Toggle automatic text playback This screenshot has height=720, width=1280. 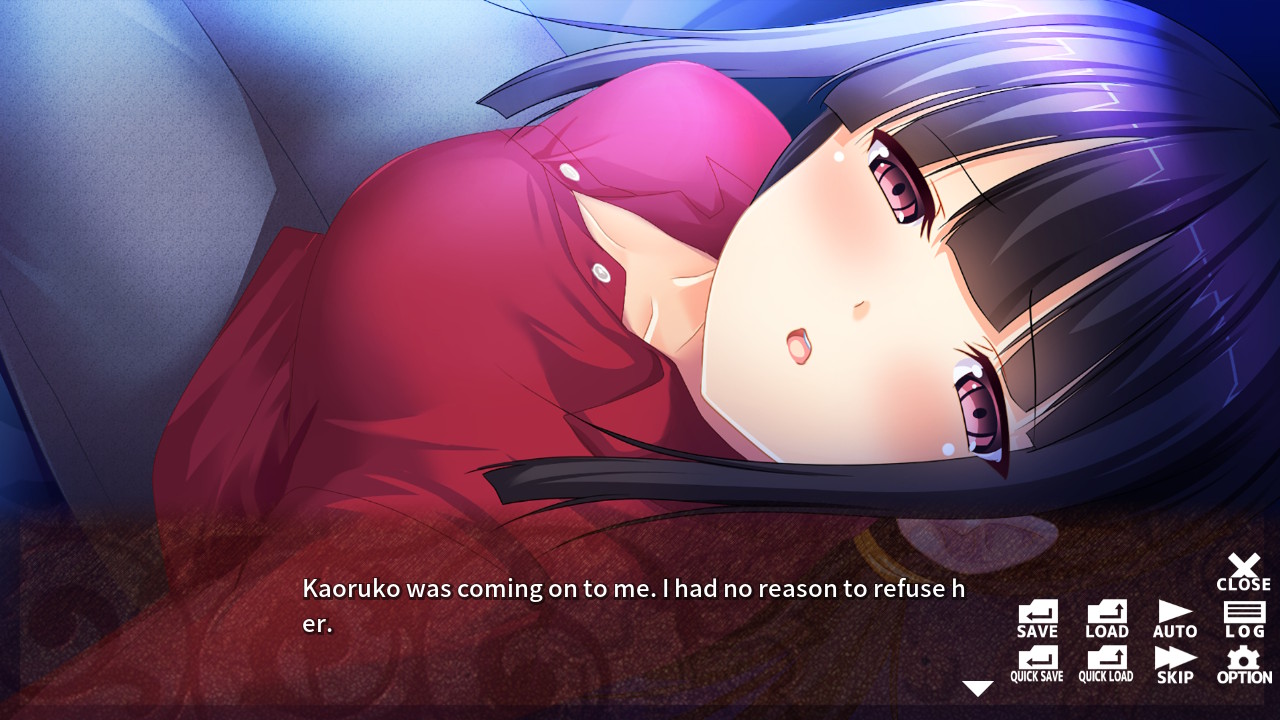pyautogui.click(x=1175, y=614)
